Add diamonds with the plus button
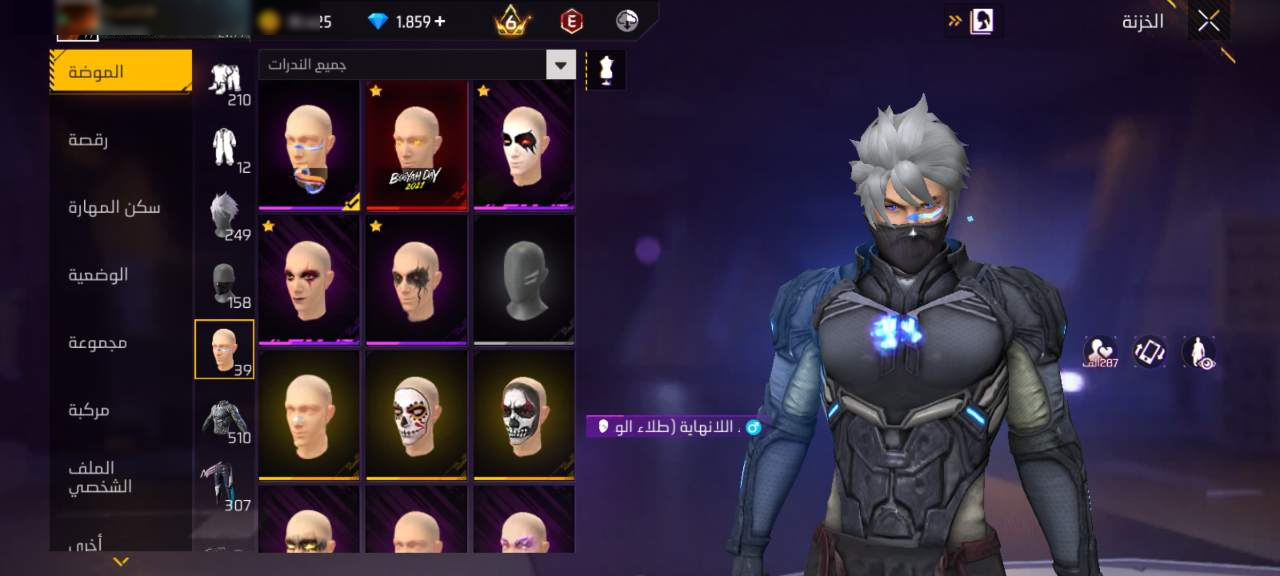1280x576 pixels. (440, 21)
